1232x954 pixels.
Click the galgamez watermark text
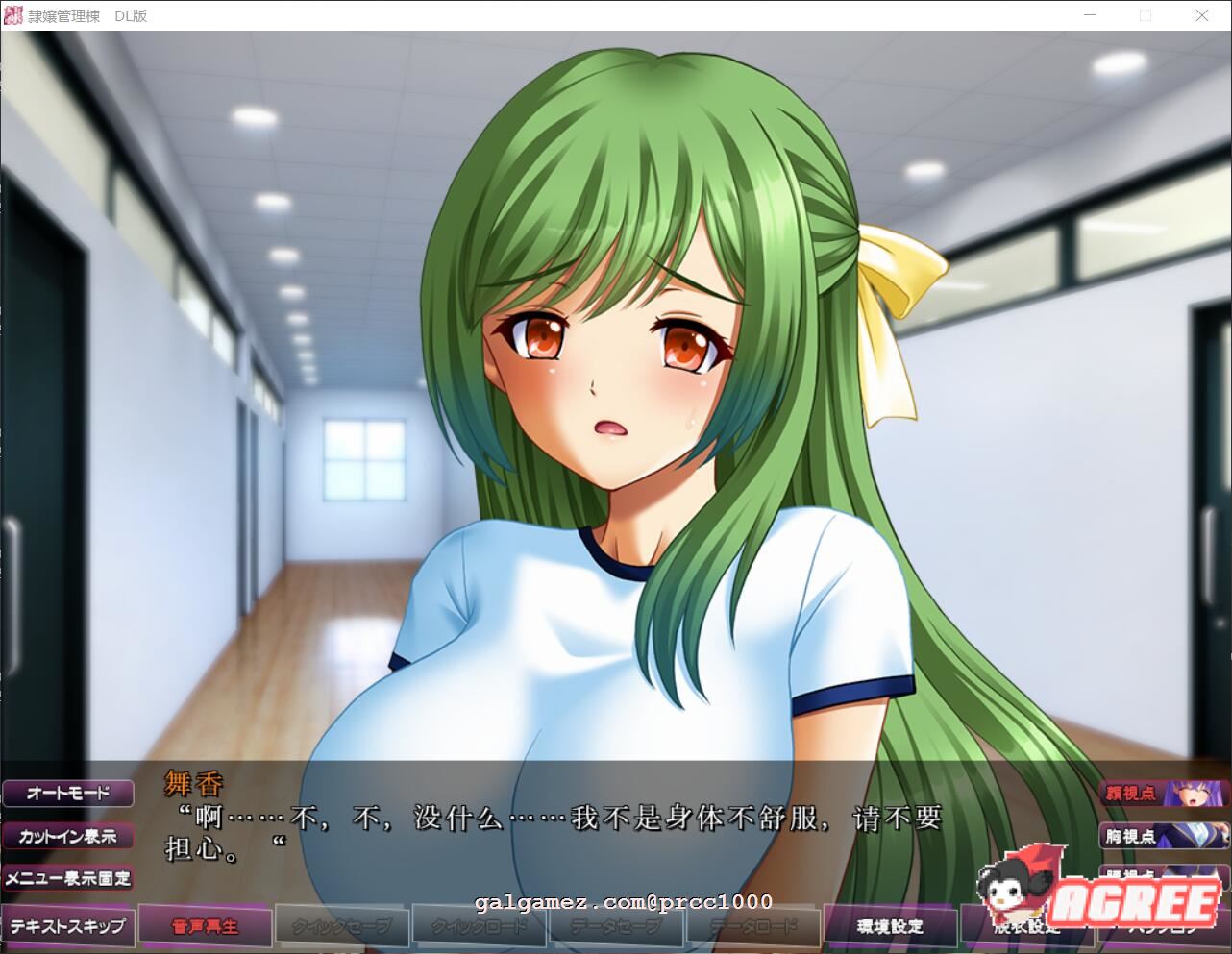click(623, 902)
